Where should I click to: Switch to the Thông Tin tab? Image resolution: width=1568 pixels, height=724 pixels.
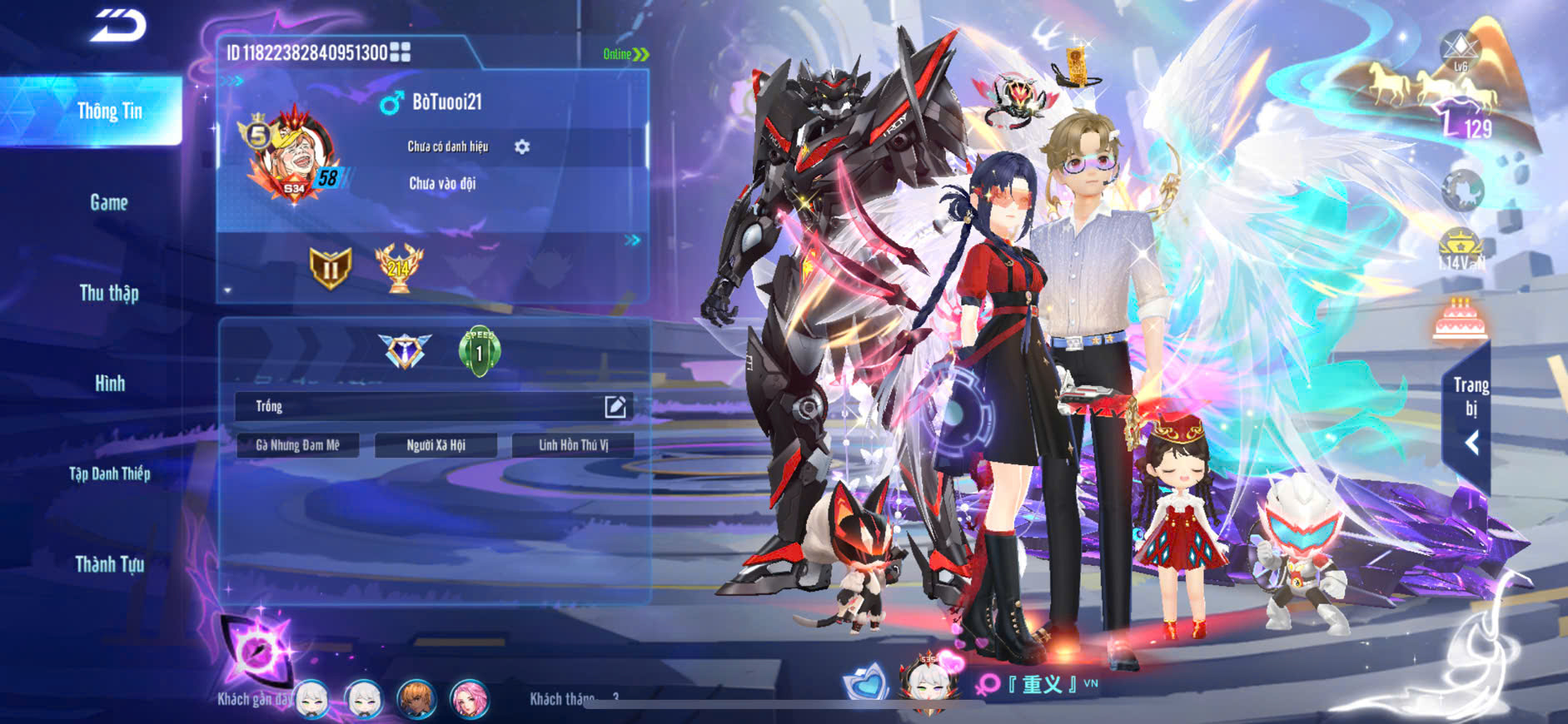(x=109, y=112)
